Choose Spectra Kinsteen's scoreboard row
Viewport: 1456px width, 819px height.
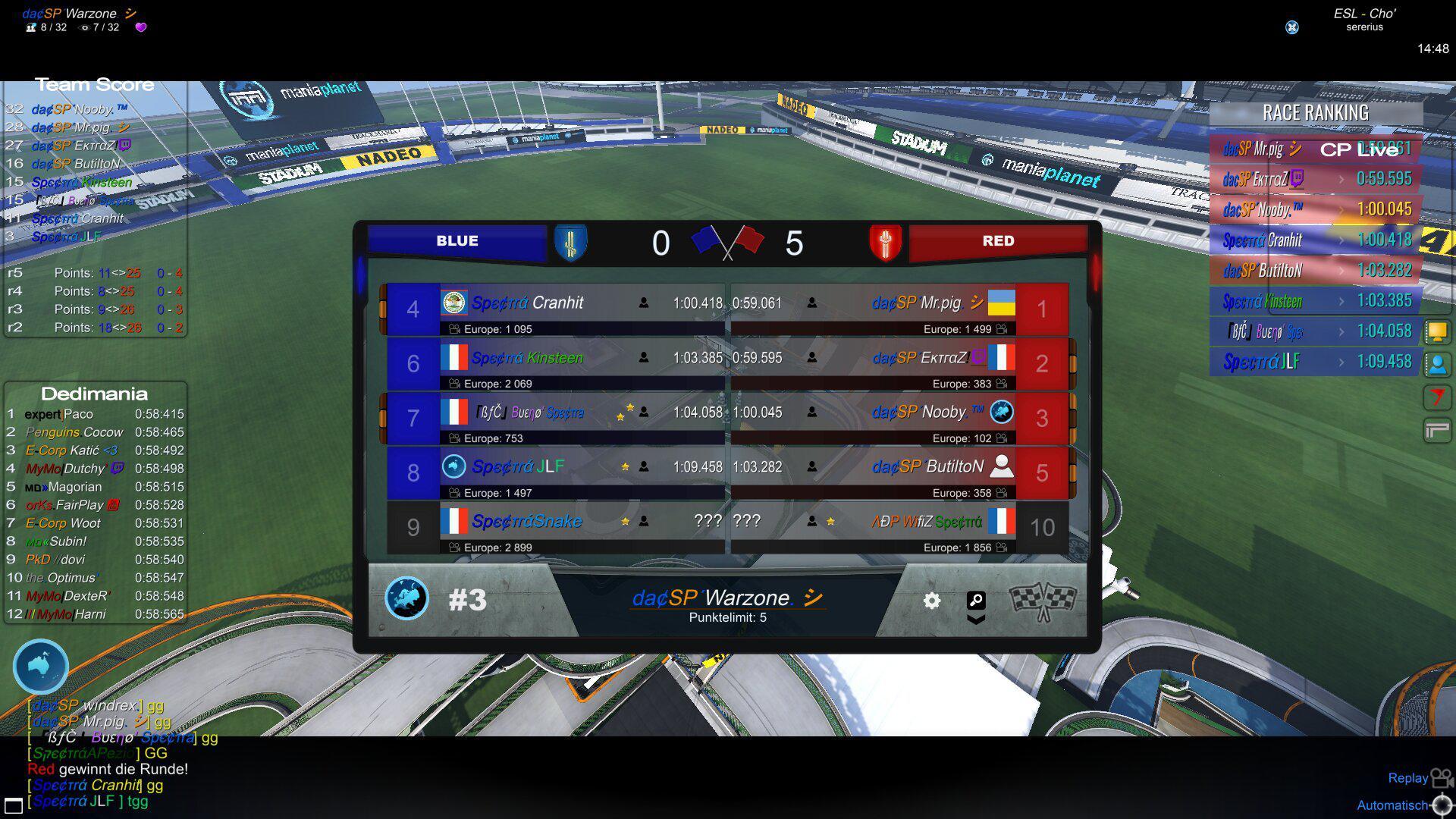tap(554, 358)
